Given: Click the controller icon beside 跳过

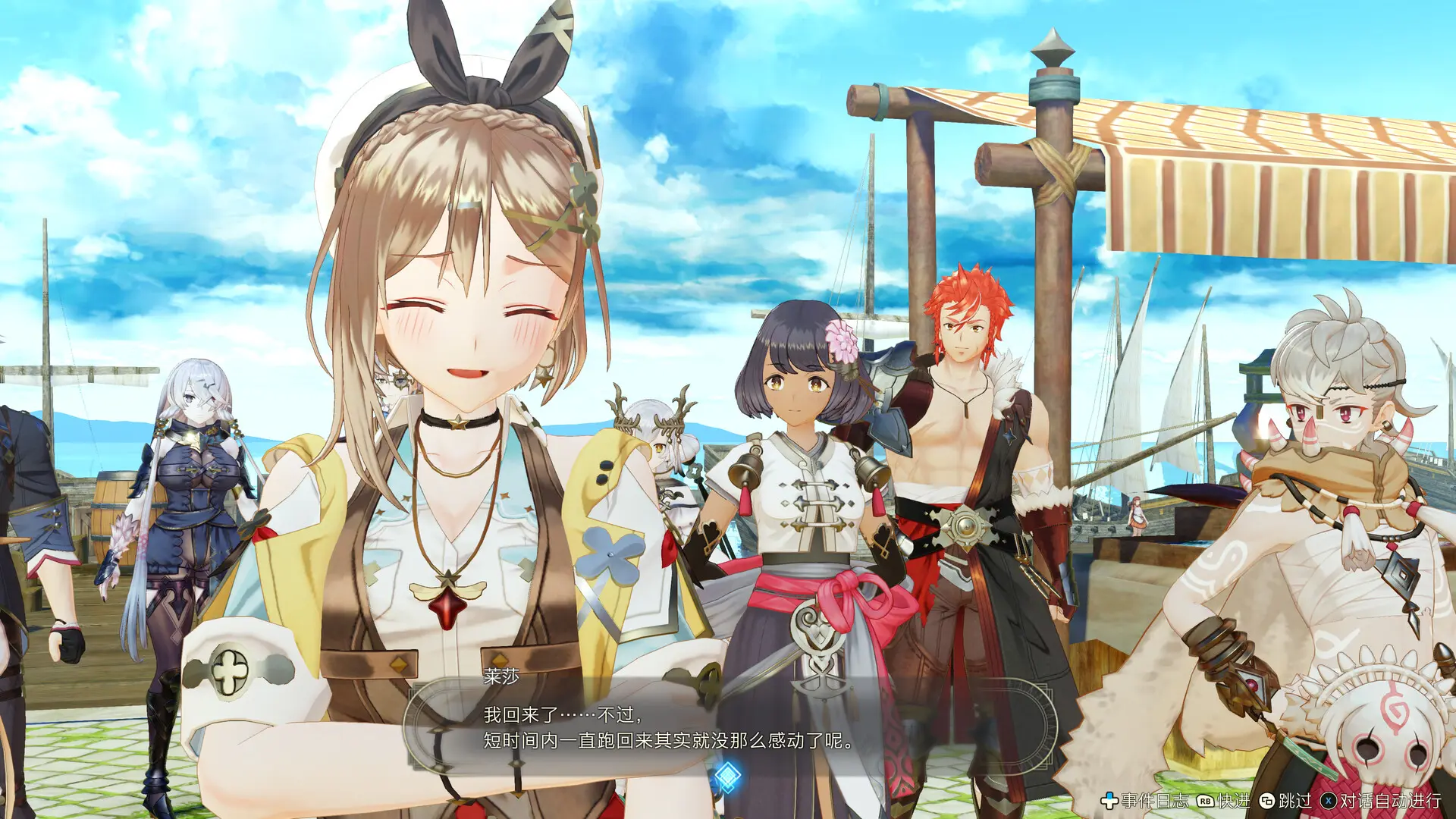Looking at the screenshot, I should click(1268, 801).
